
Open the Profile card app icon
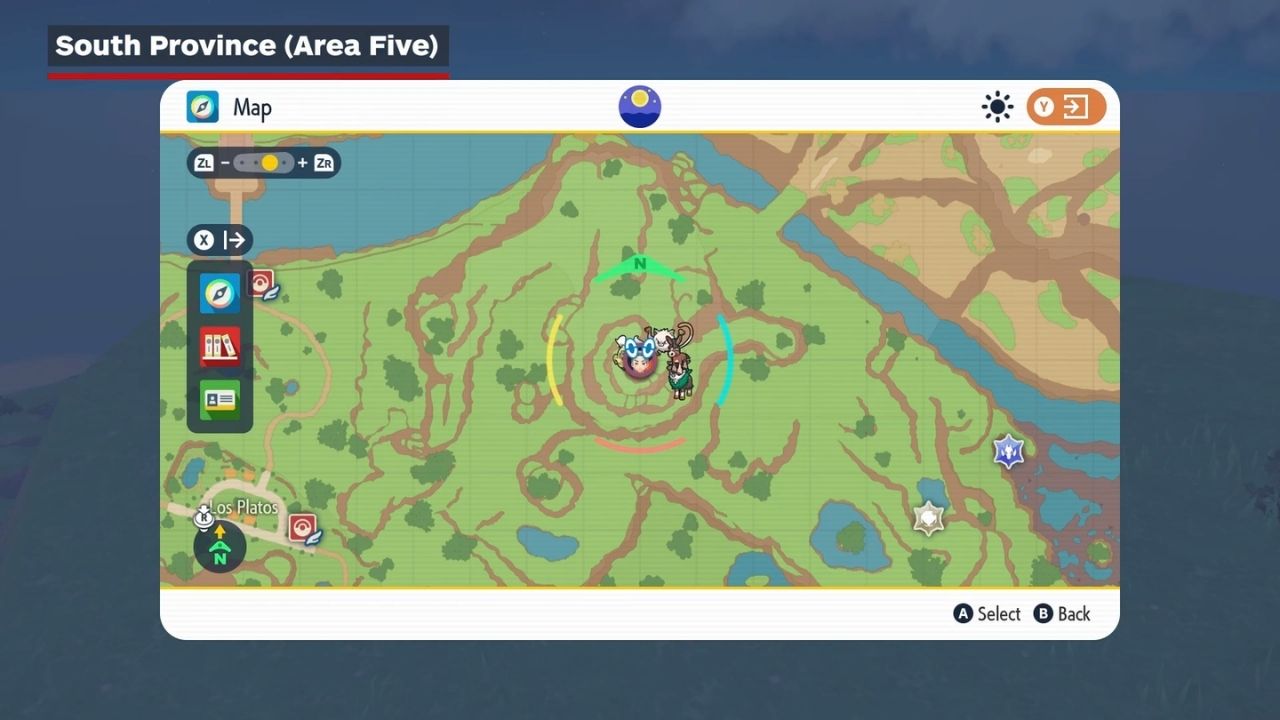(220, 400)
